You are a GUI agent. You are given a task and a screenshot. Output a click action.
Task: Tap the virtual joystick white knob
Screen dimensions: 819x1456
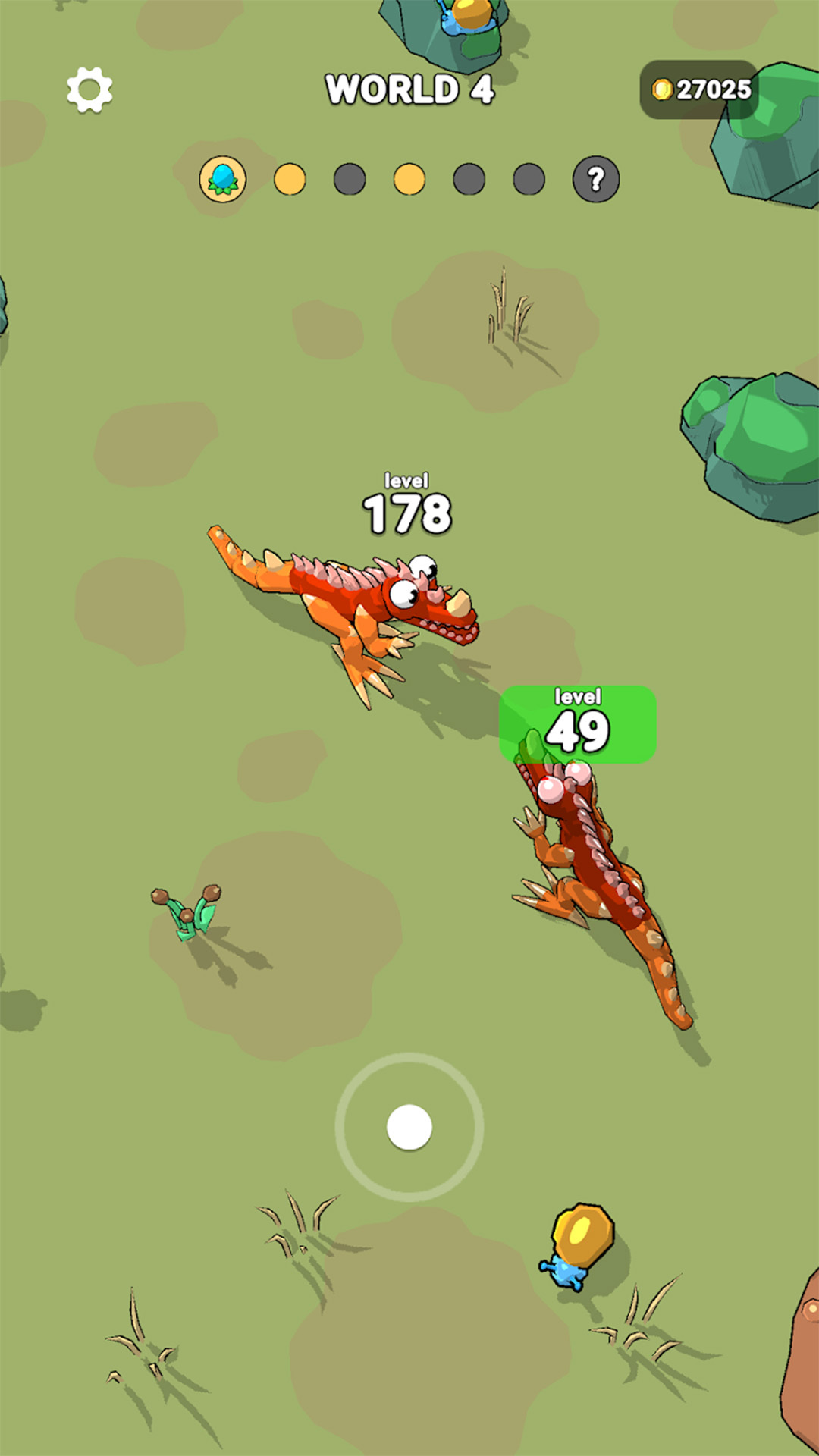(x=409, y=1127)
